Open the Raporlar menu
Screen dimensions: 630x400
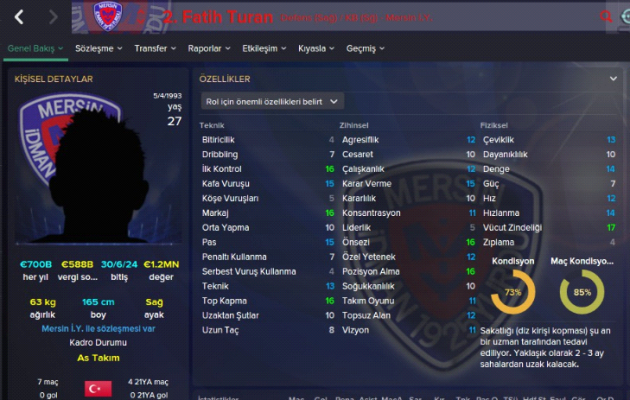(210, 47)
